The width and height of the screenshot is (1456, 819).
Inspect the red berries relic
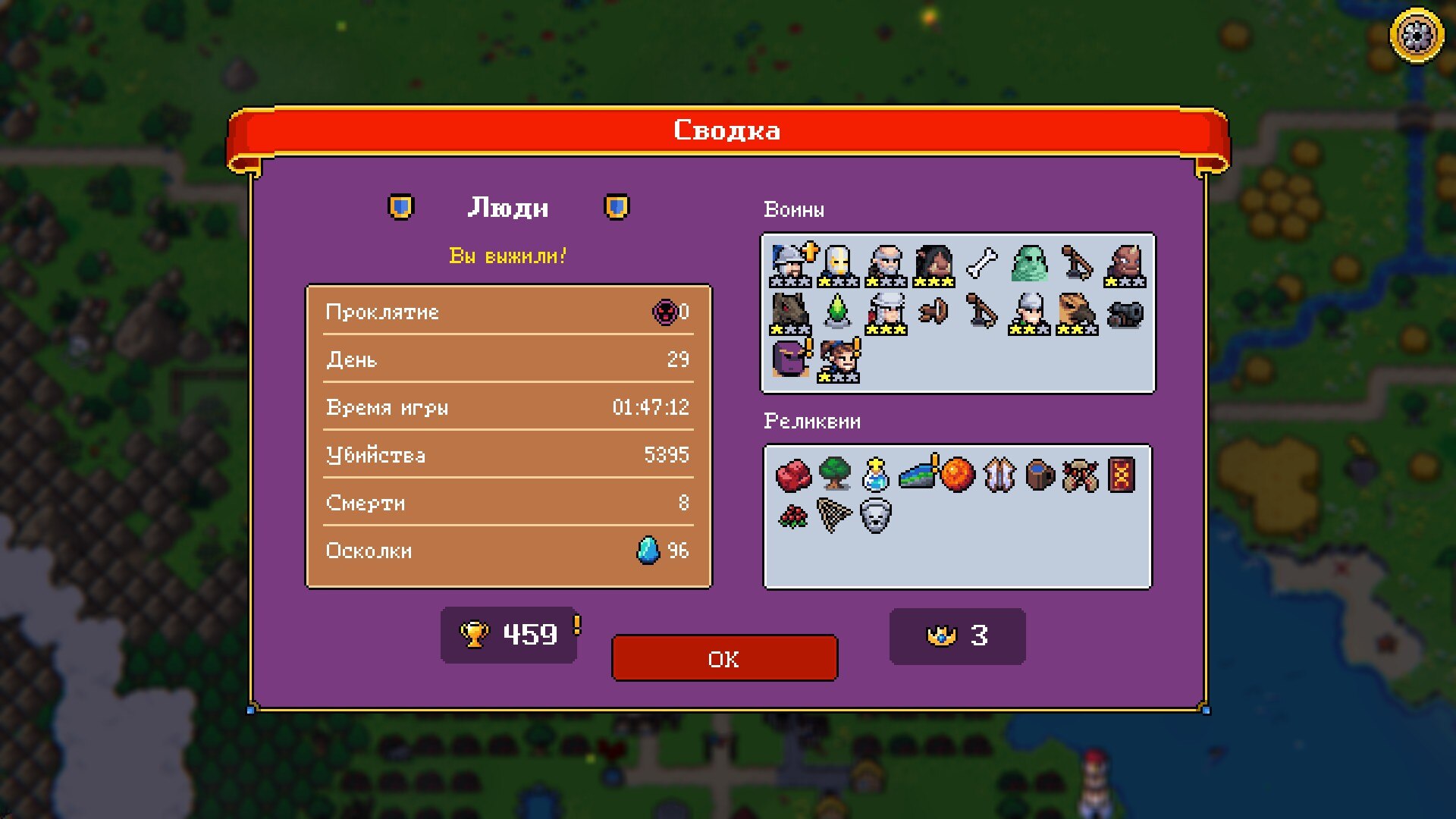pos(793,517)
